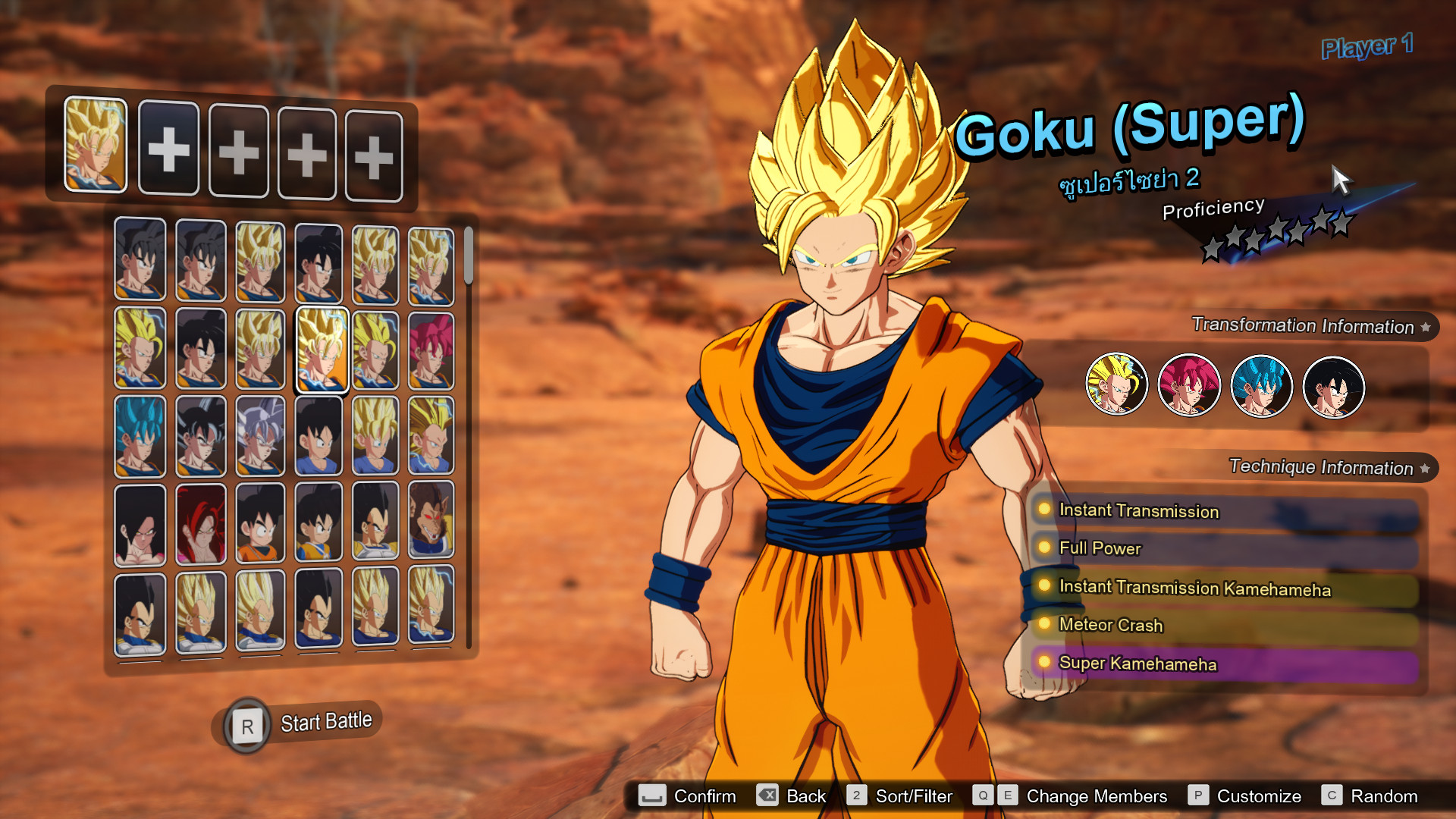Trigger Change Members

coord(1096,796)
